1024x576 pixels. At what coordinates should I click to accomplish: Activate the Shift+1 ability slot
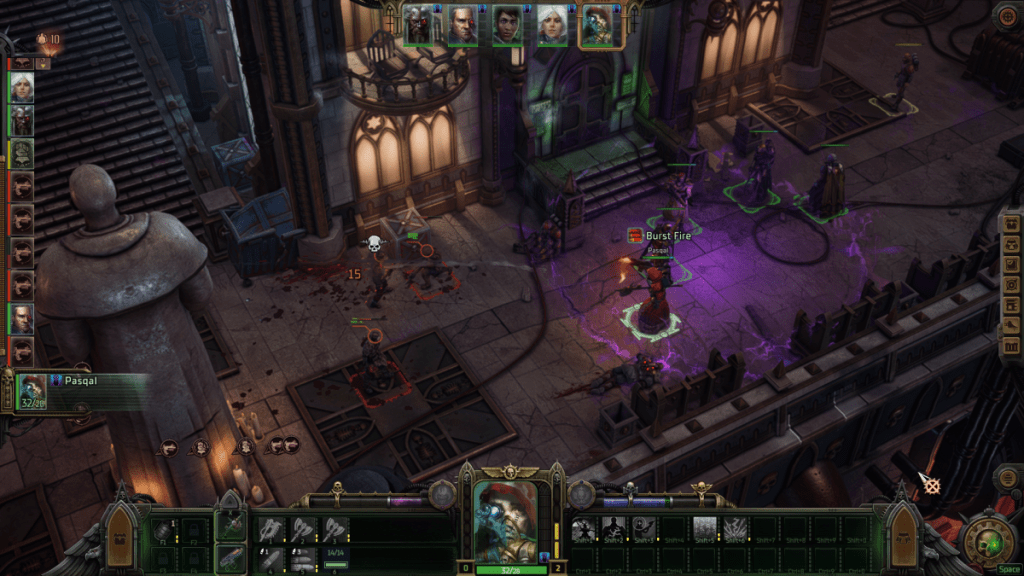coord(585,530)
